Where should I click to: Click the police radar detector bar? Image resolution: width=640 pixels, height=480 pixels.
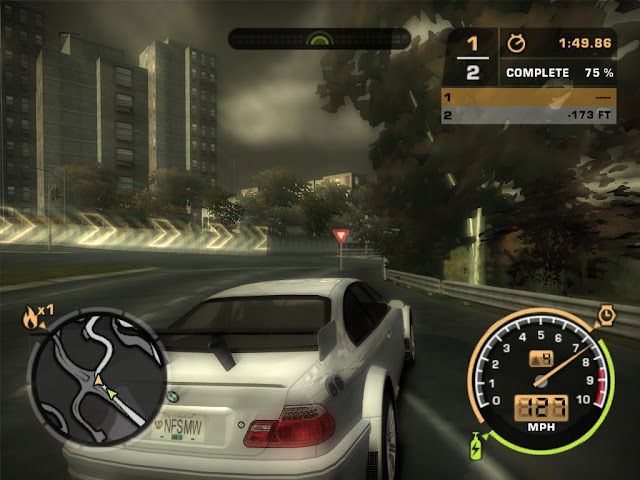point(320,39)
